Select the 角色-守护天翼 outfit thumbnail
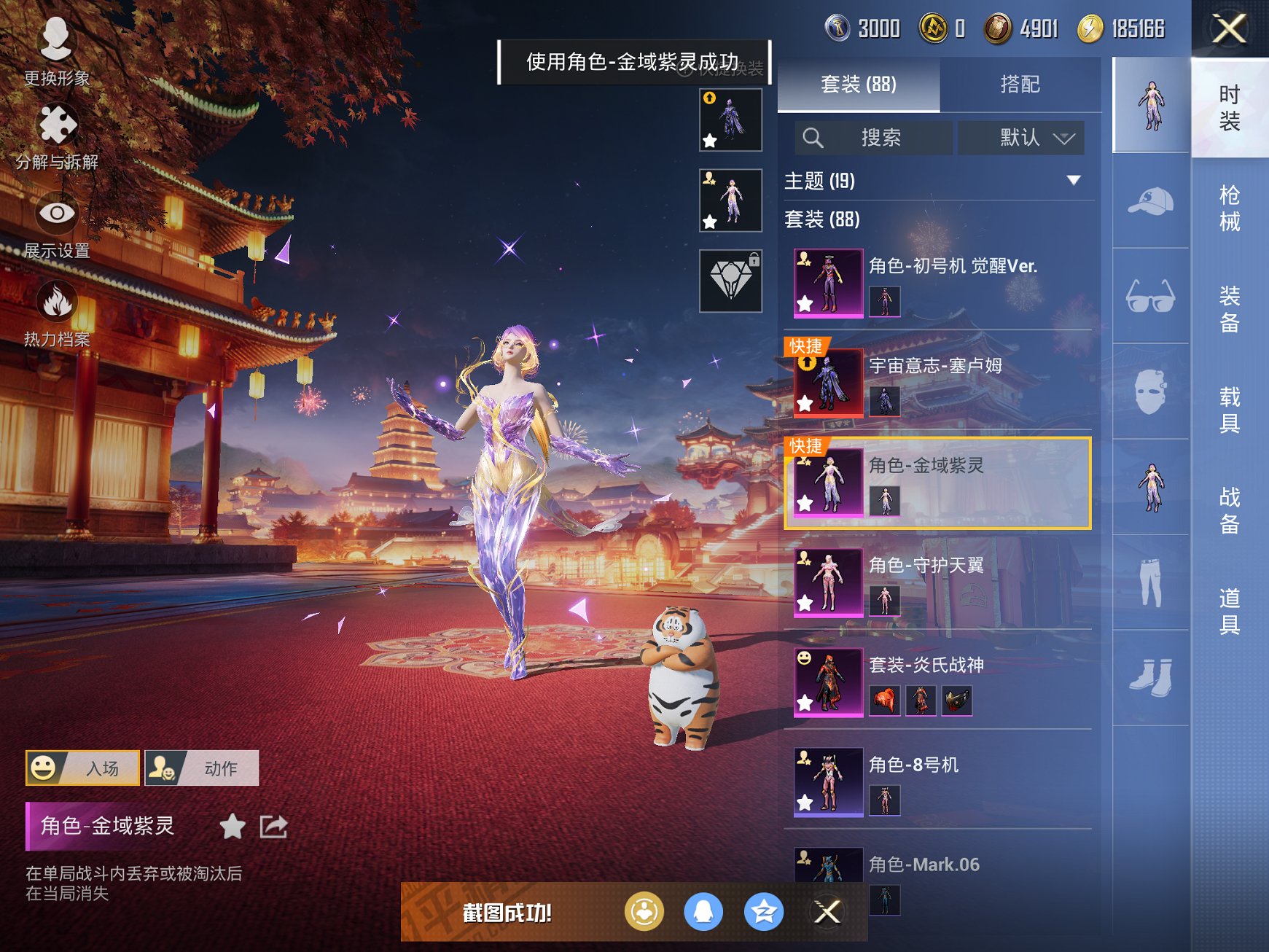This screenshot has height=952, width=1269. [x=827, y=583]
